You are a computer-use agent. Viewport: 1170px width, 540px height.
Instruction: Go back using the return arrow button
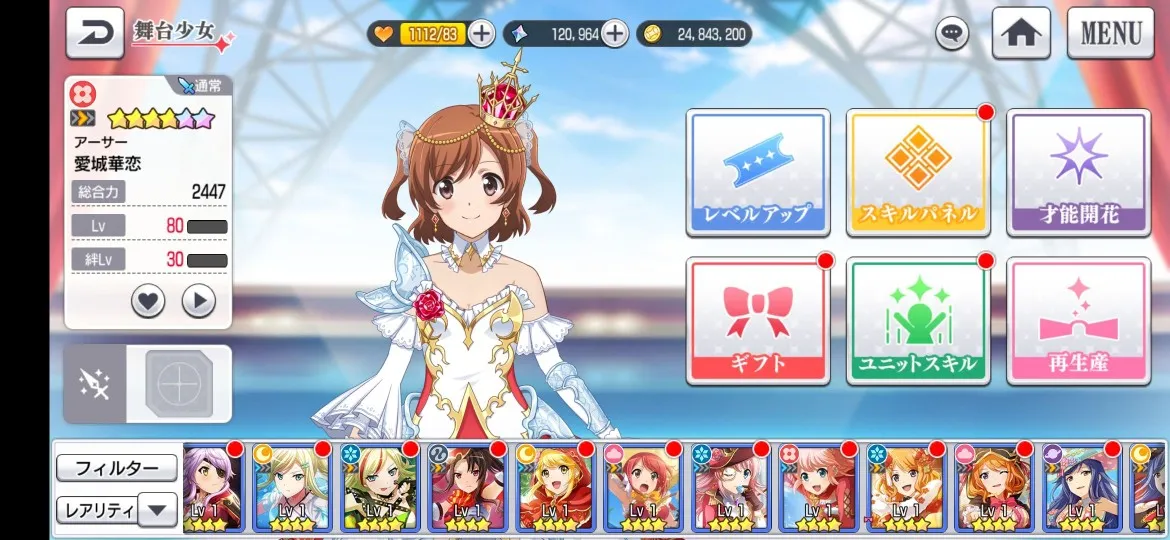click(x=95, y=33)
